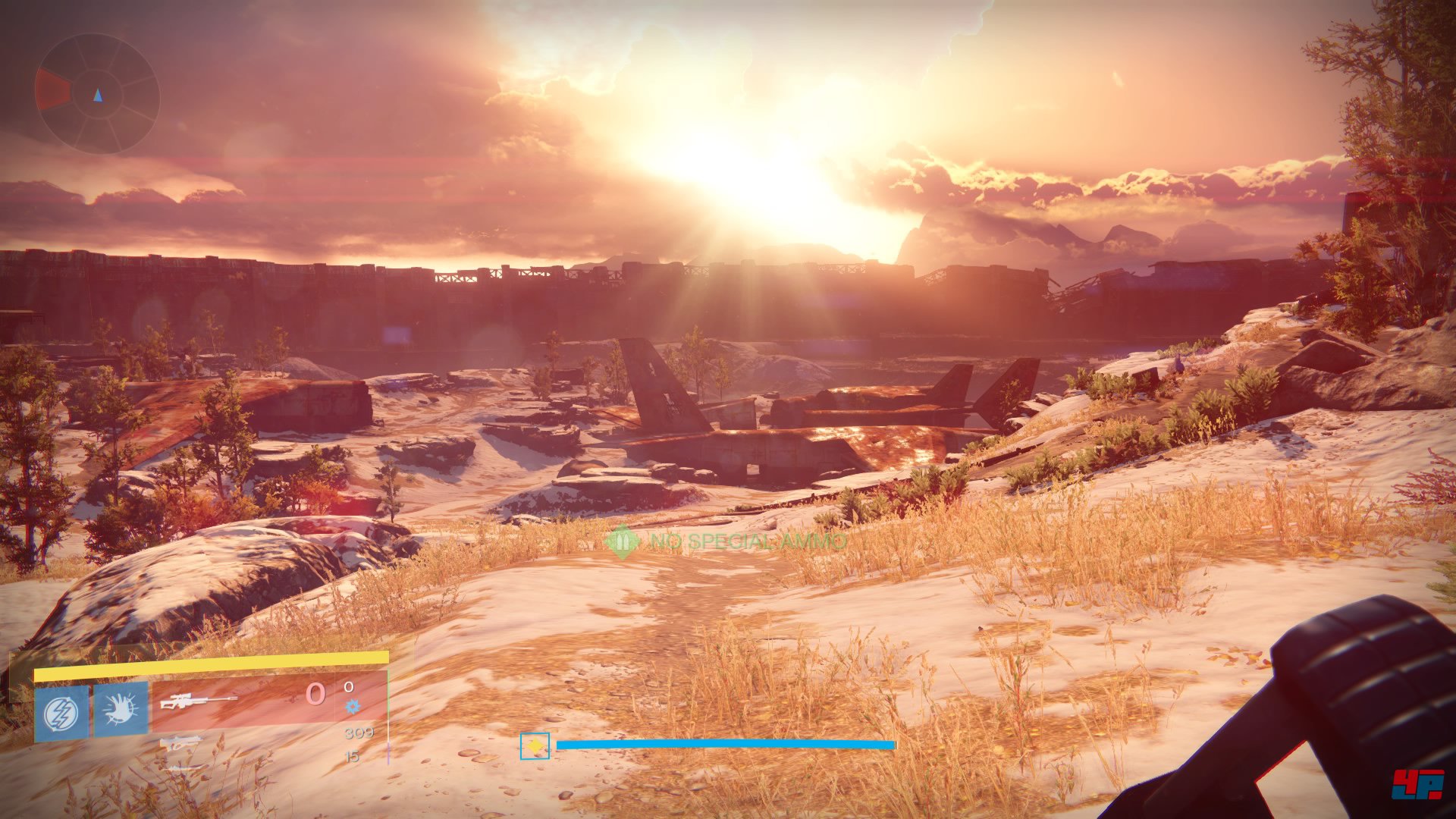Click the green special ammo diamond icon
Screen dimensions: 1456x819
623,541
